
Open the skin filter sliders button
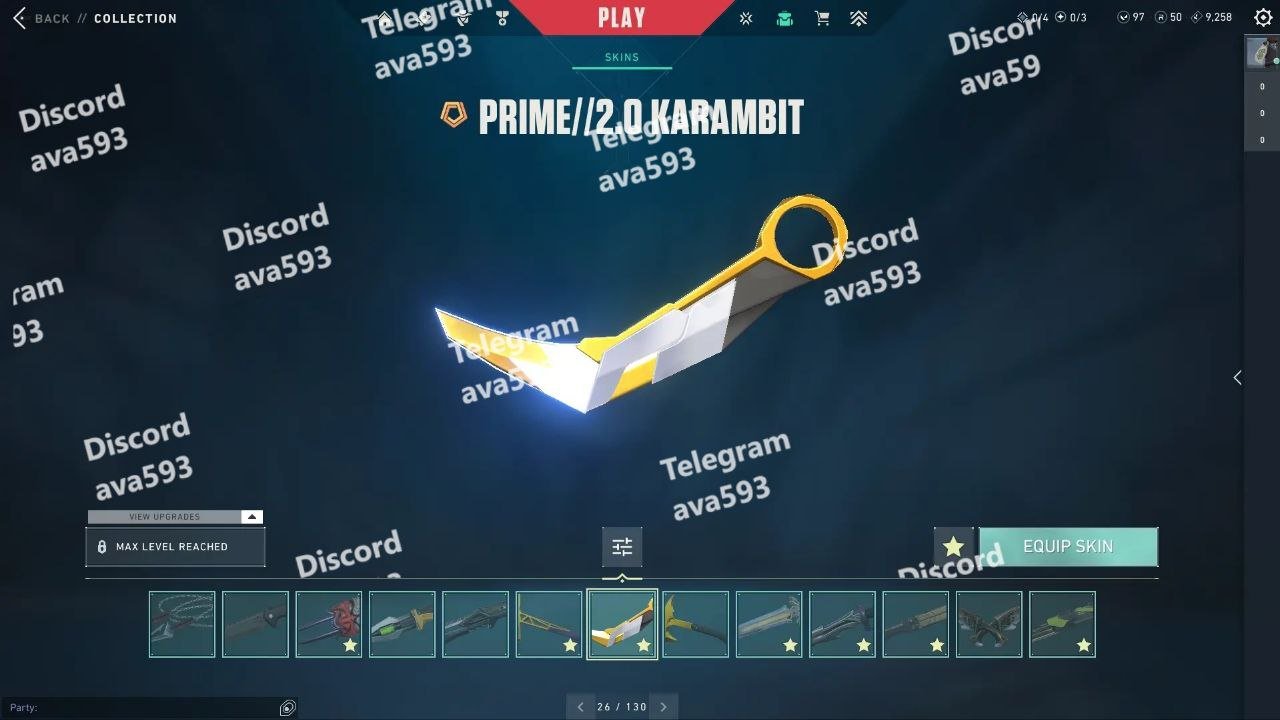622,547
